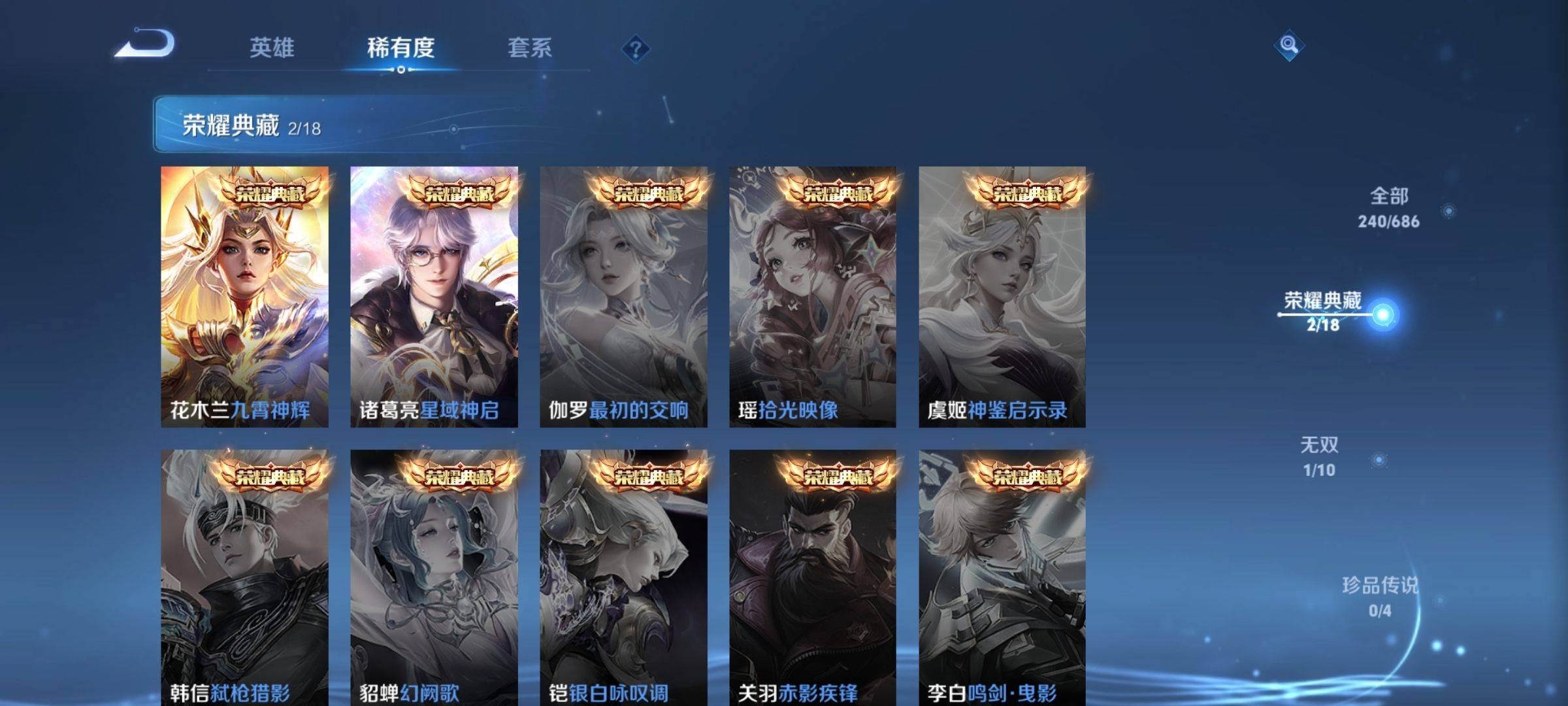
Task: Choose the 诸葛亮 星域神启 skin card
Action: tap(434, 297)
